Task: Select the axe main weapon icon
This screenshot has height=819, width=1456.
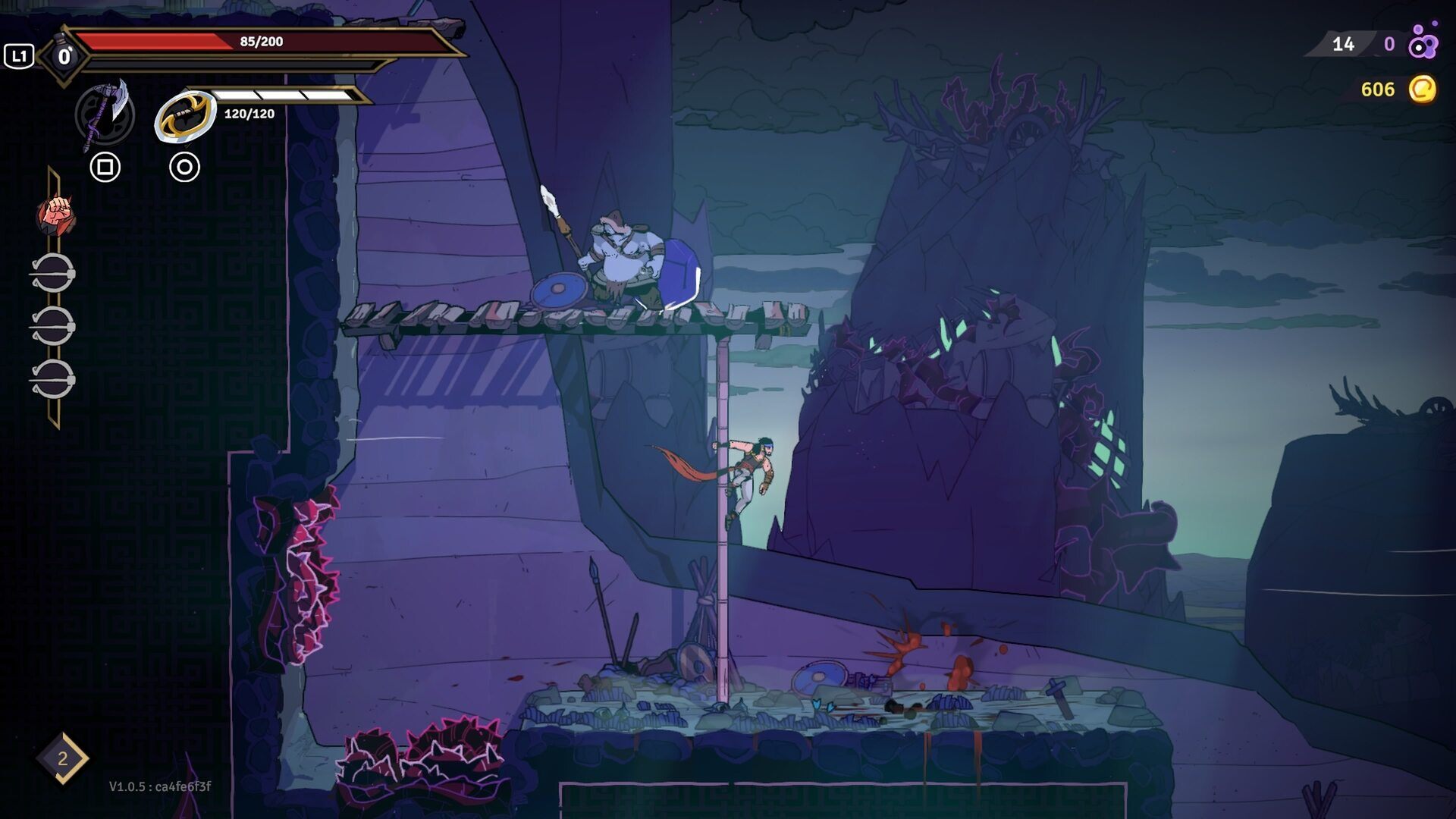Action: coord(105,115)
